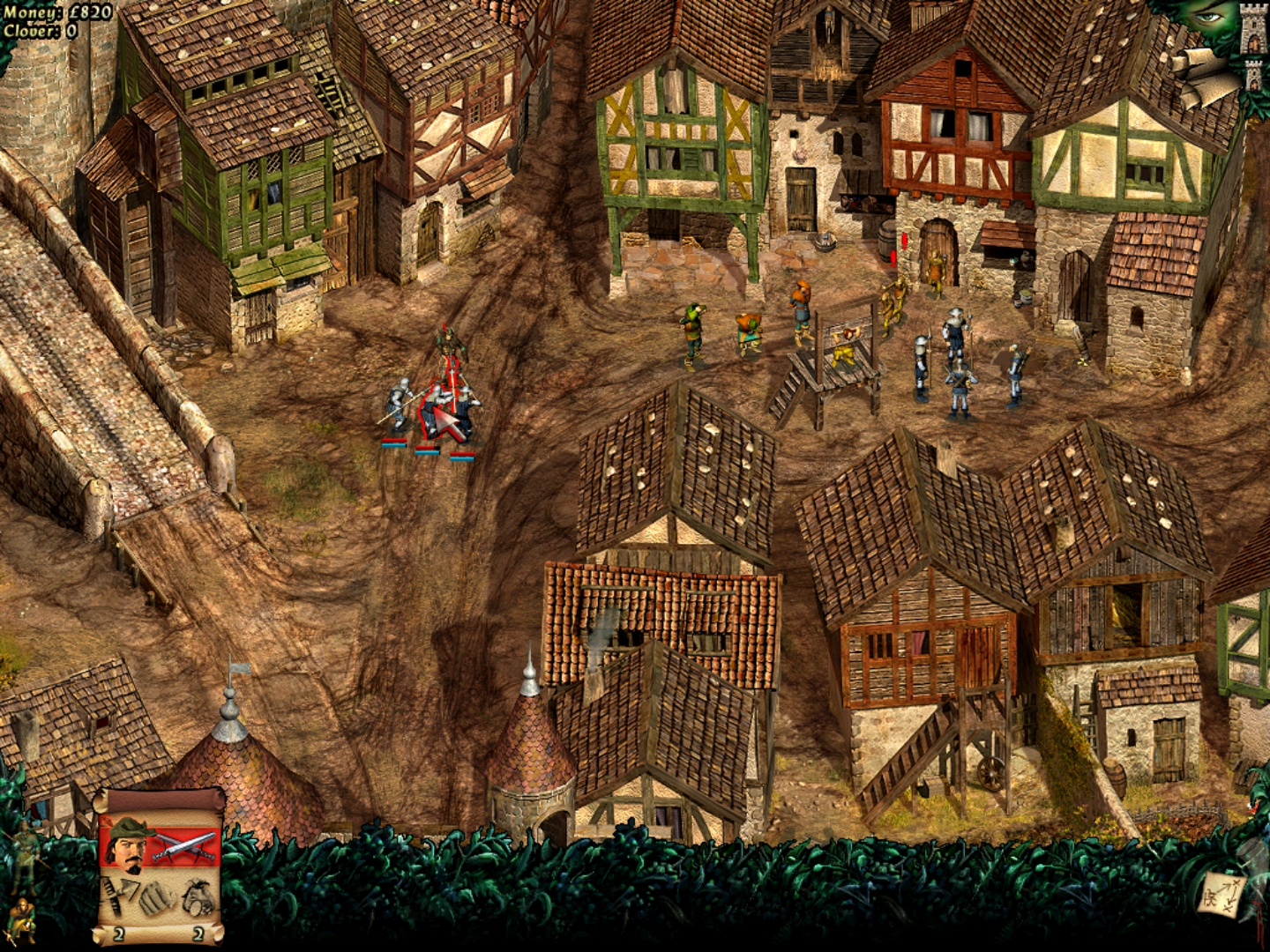
Task: Click the small castle tower icon
Action: pos(1255,76)
